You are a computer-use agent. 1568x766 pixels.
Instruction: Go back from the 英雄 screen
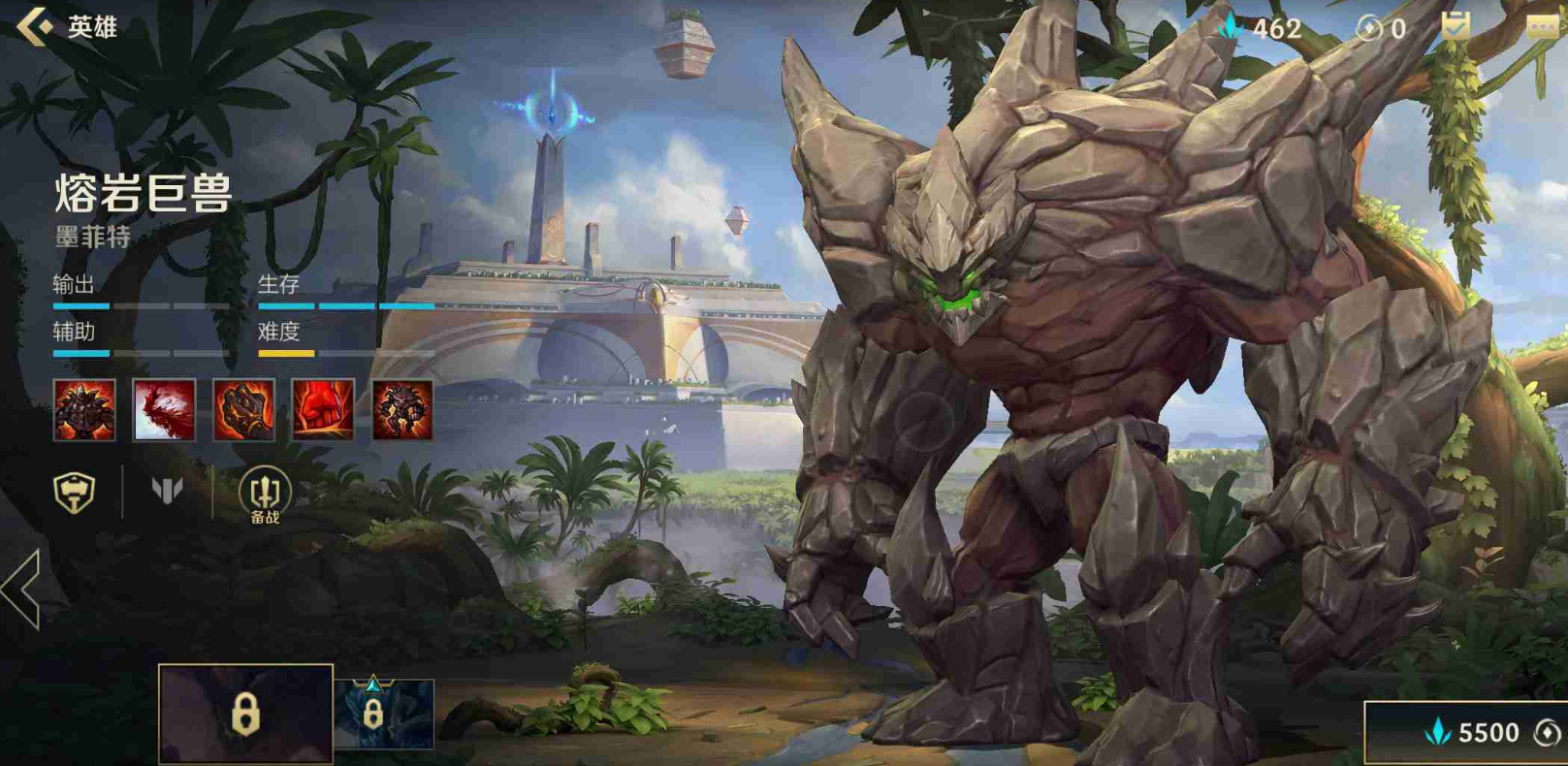point(36,26)
